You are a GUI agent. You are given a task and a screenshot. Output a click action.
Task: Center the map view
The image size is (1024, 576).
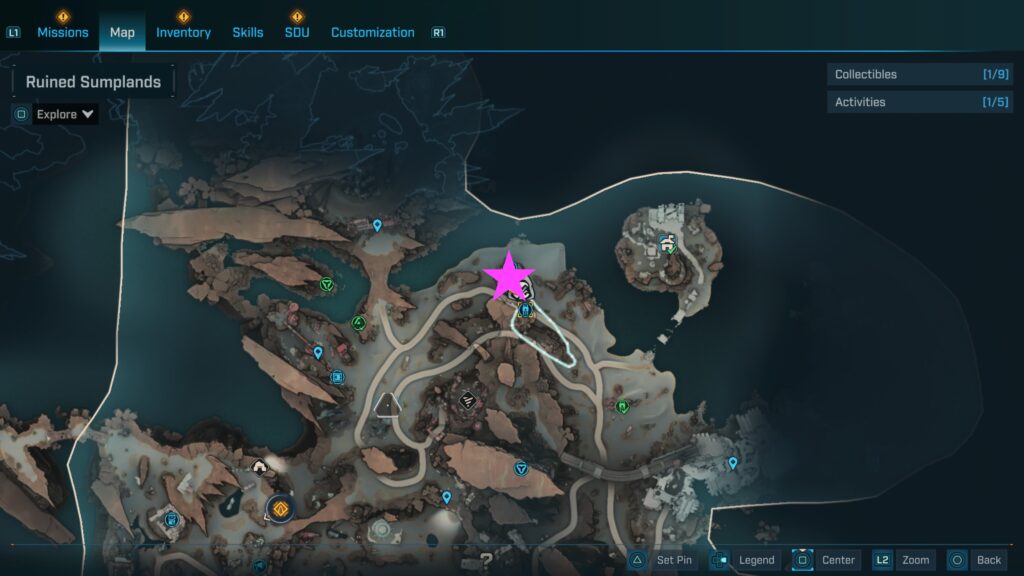(x=827, y=560)
